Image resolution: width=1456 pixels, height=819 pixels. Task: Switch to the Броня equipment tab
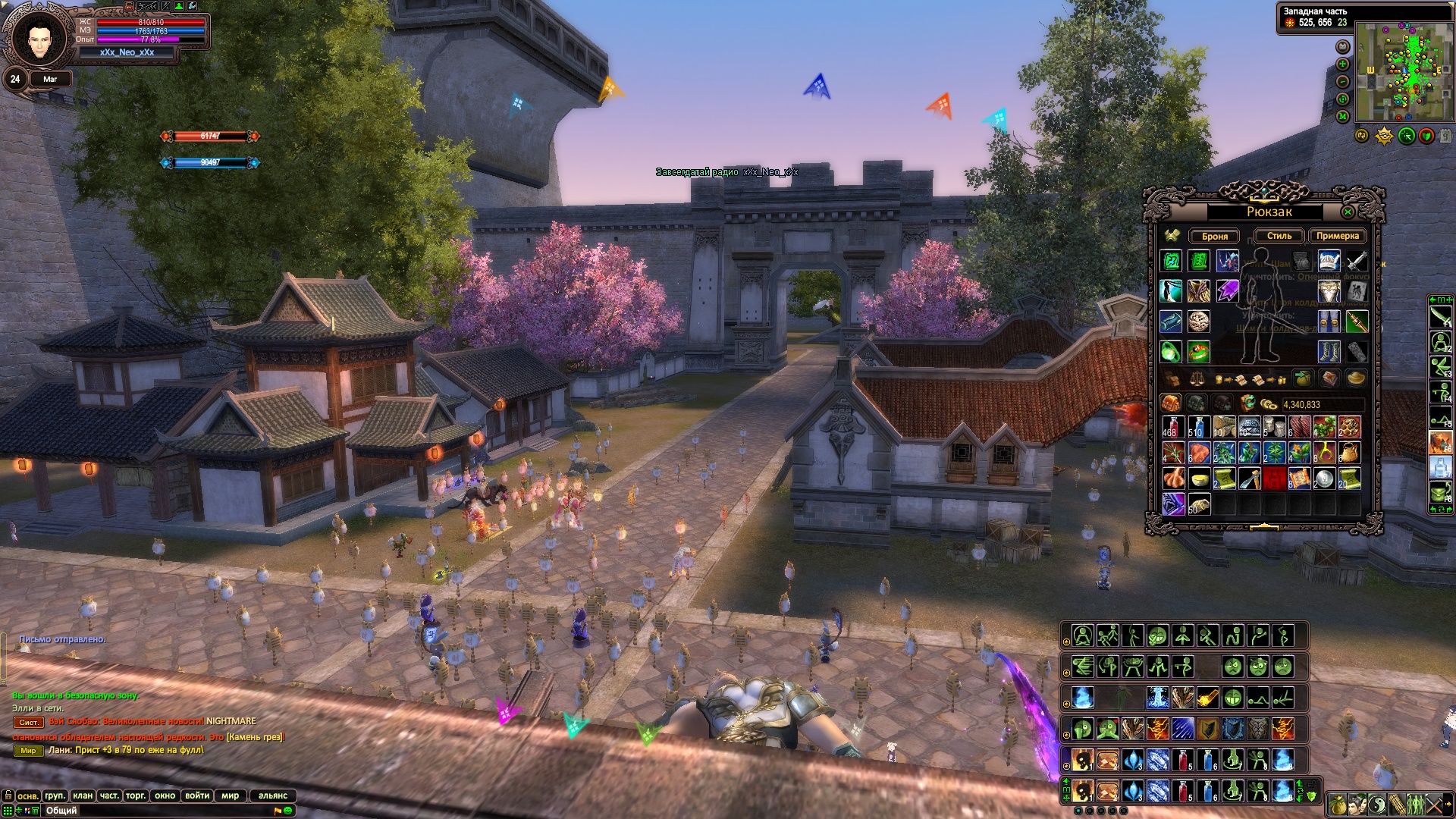coord(1214,236)
